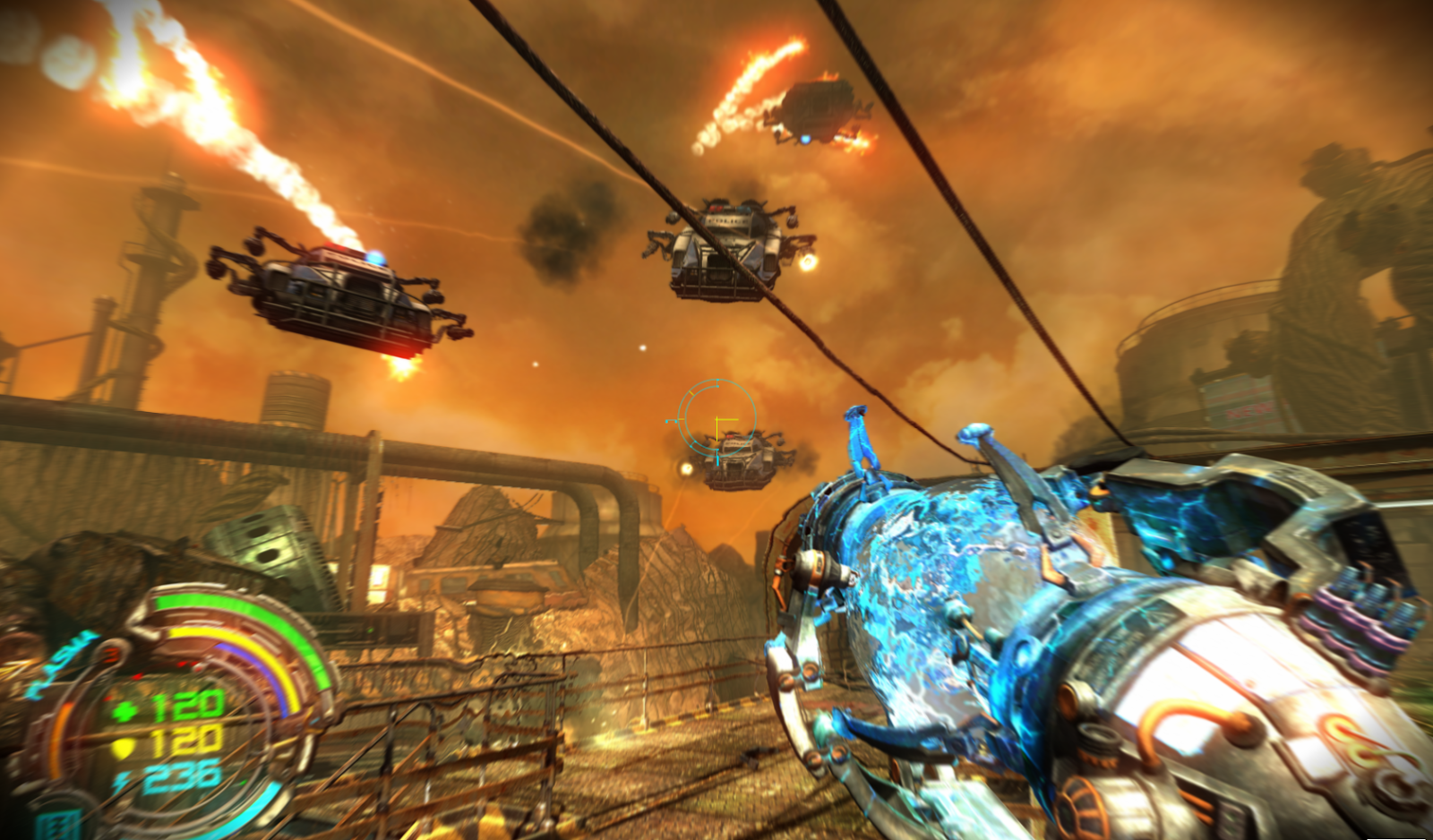Viewport: 1433px width, 840px height.
Task: Click the cyan targeting reticle circle
Action: point(716,417)
